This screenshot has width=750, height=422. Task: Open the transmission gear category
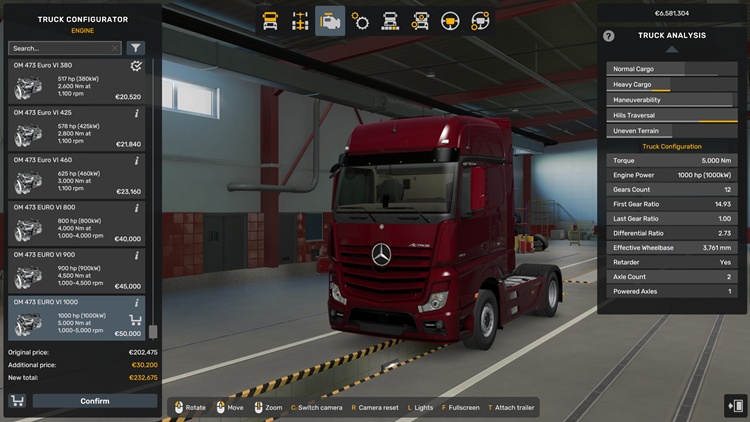pos(360,21)
